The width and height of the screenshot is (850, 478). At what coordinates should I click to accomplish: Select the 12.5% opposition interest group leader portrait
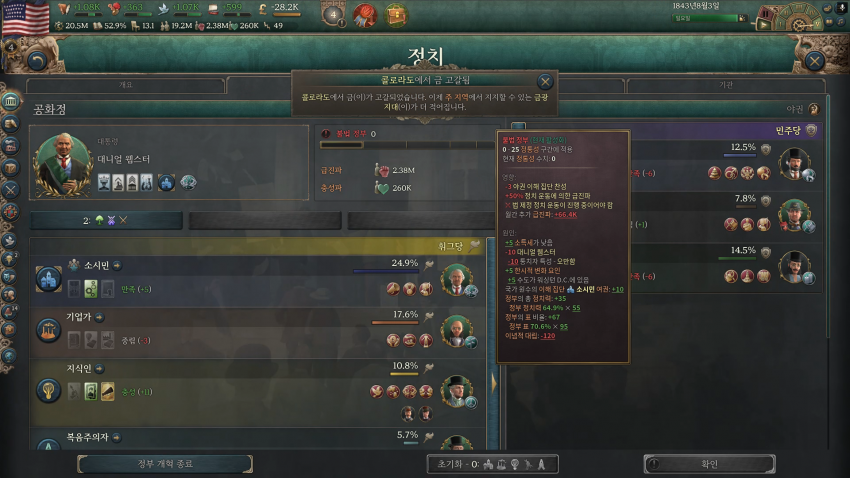[795, 163]
